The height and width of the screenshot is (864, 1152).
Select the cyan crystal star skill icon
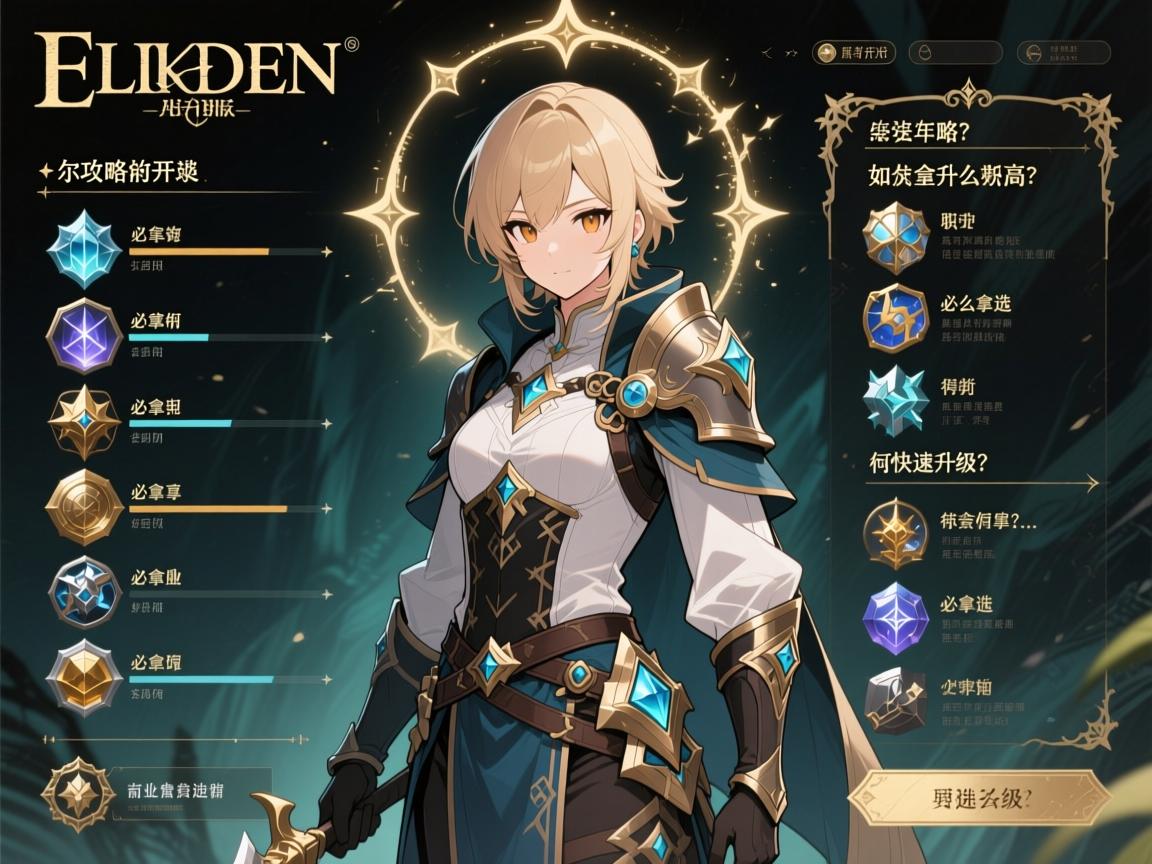[84, 248]
